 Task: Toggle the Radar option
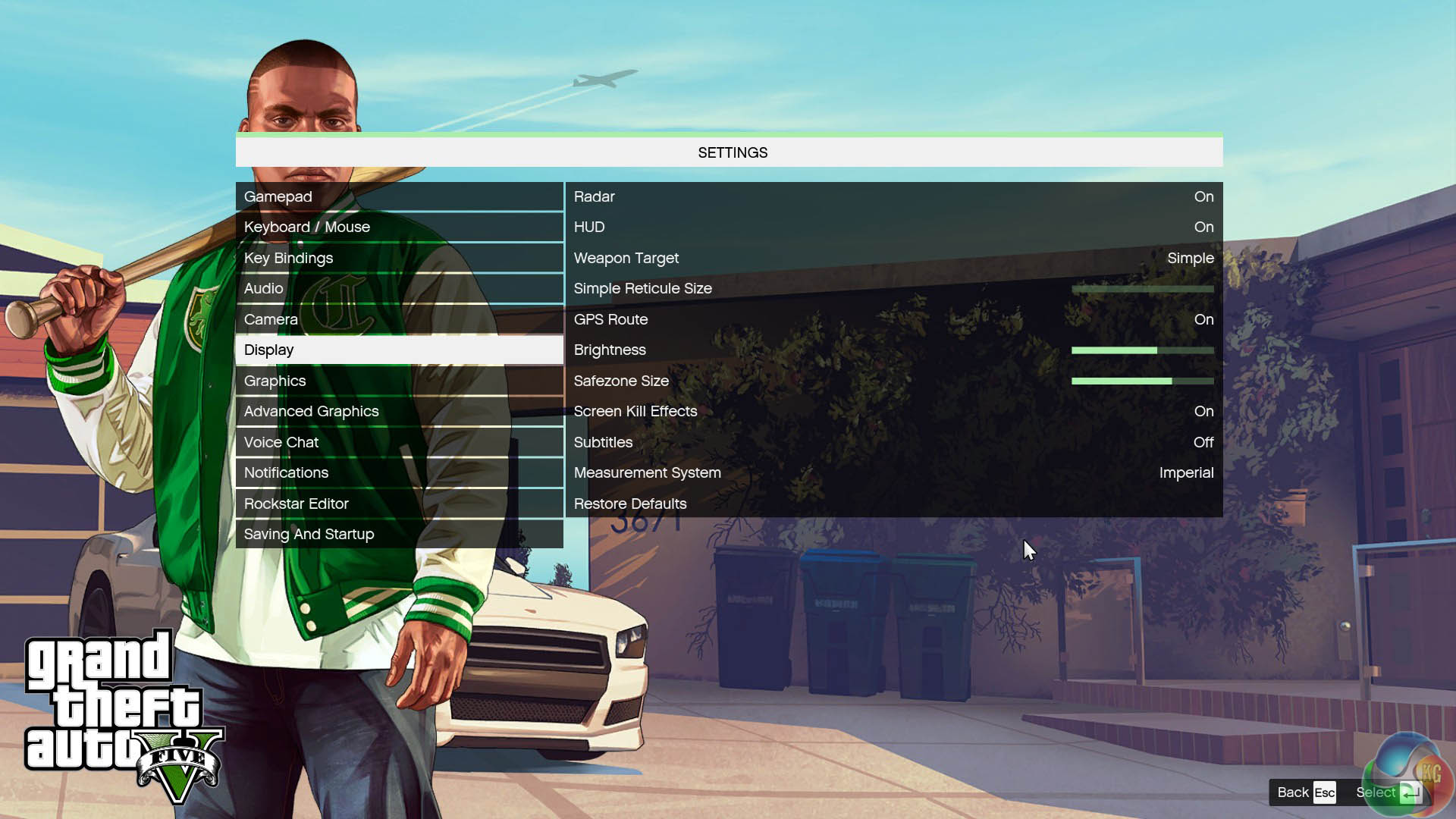coord(893,196)
